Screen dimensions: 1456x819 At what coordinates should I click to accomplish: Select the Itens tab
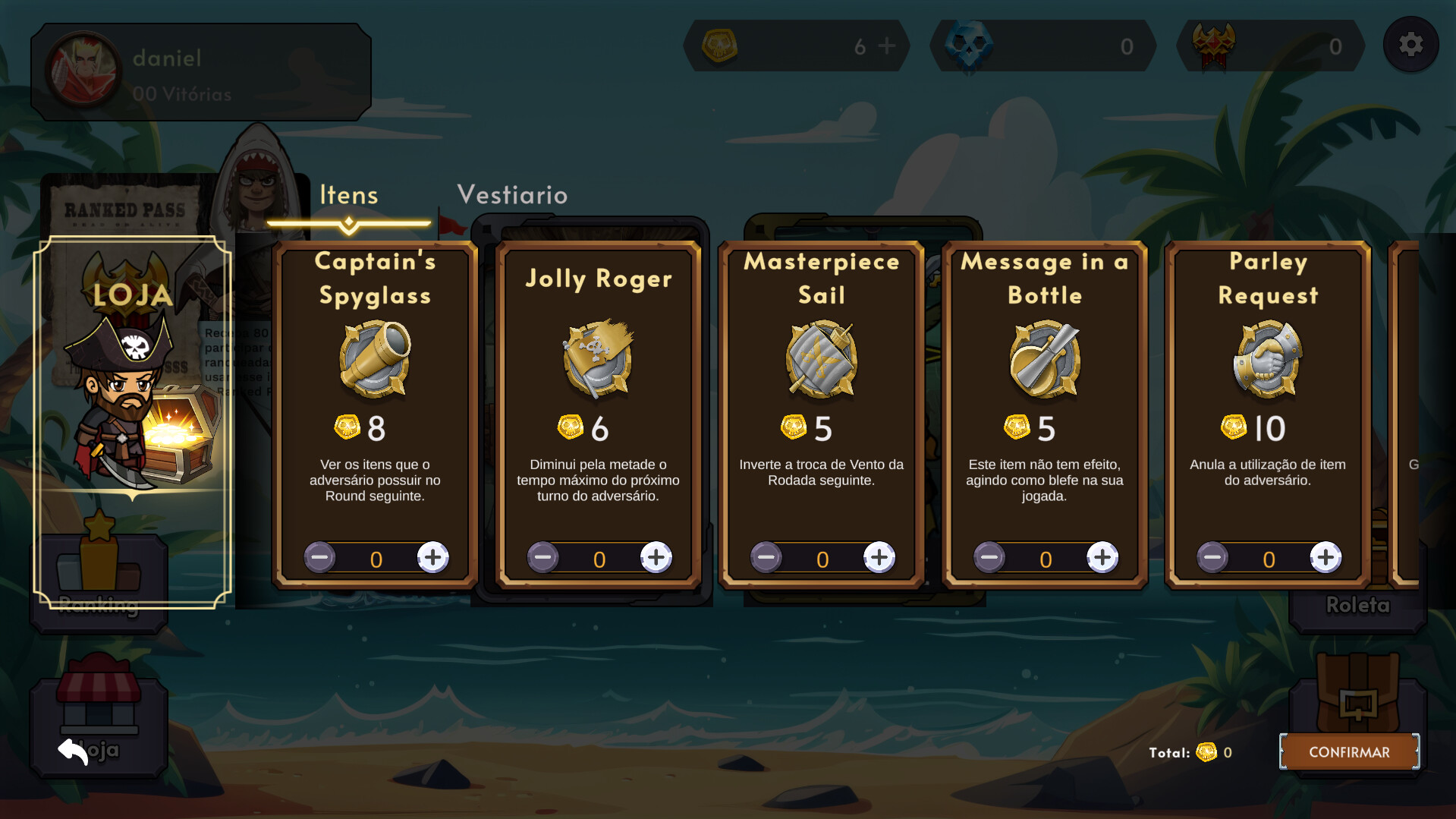pos(348,196)
